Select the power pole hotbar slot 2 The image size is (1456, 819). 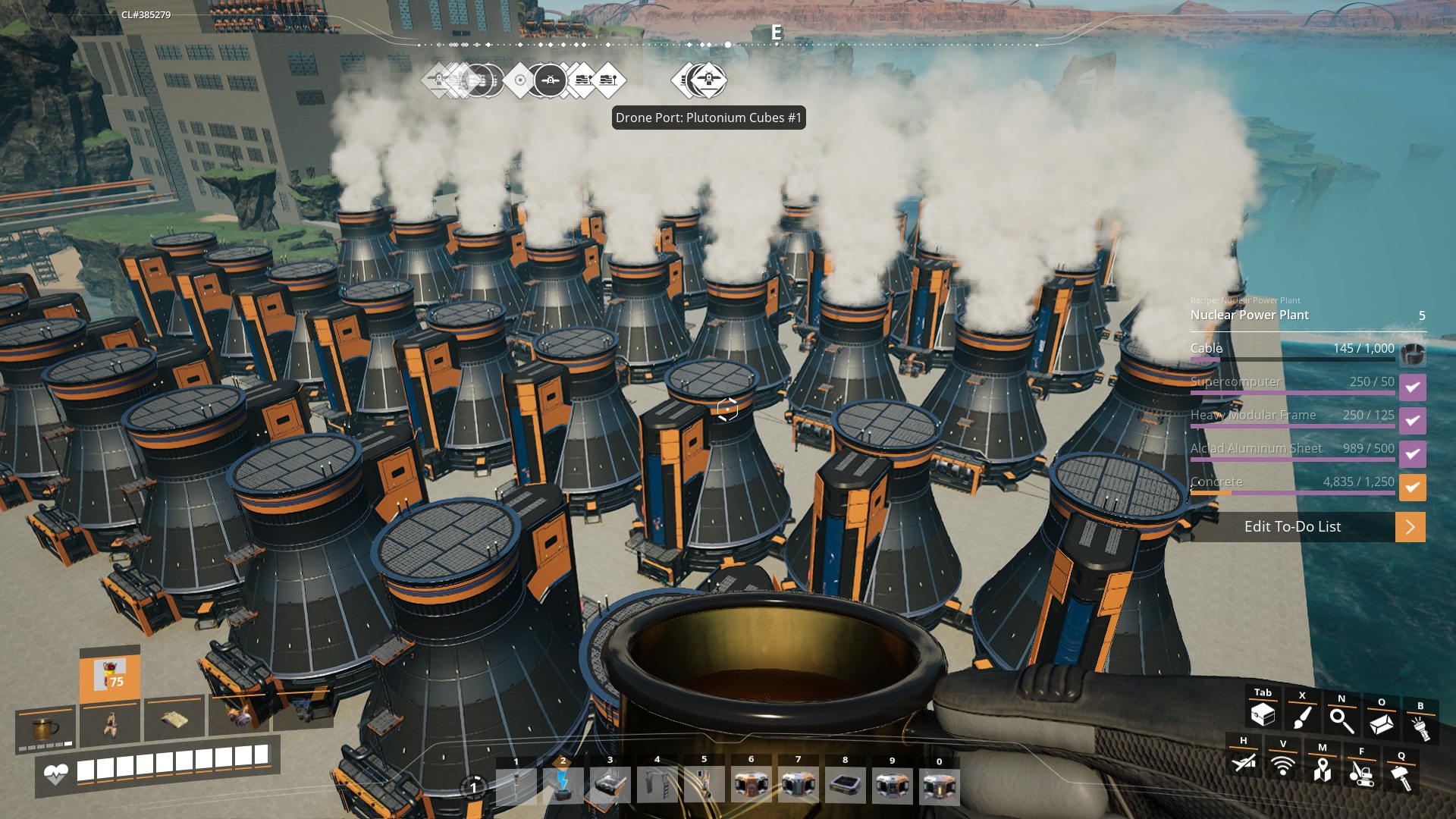coord(563,785)
